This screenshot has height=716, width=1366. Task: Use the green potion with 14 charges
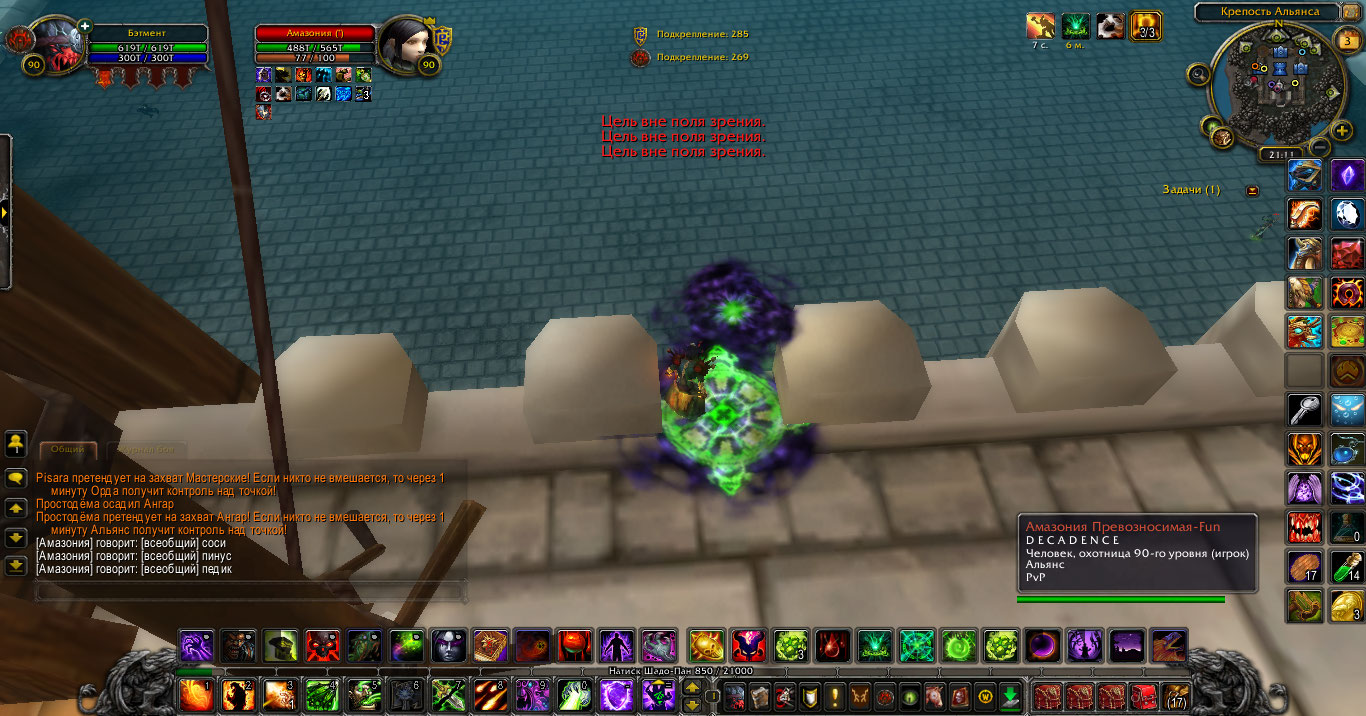click(x=1348, y=568)
